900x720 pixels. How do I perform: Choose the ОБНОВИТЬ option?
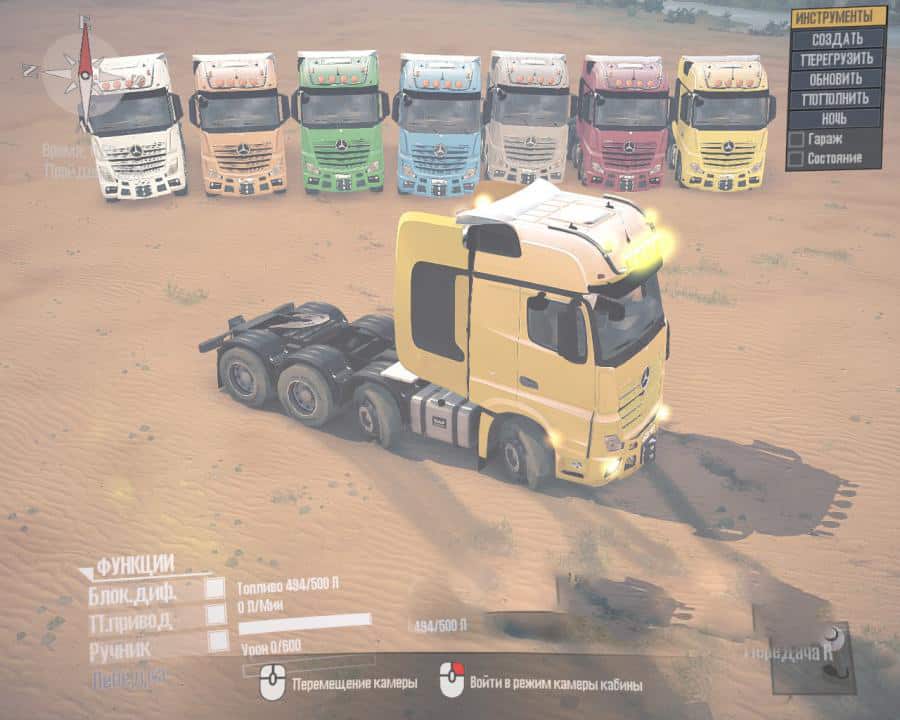tap(838, 78)
